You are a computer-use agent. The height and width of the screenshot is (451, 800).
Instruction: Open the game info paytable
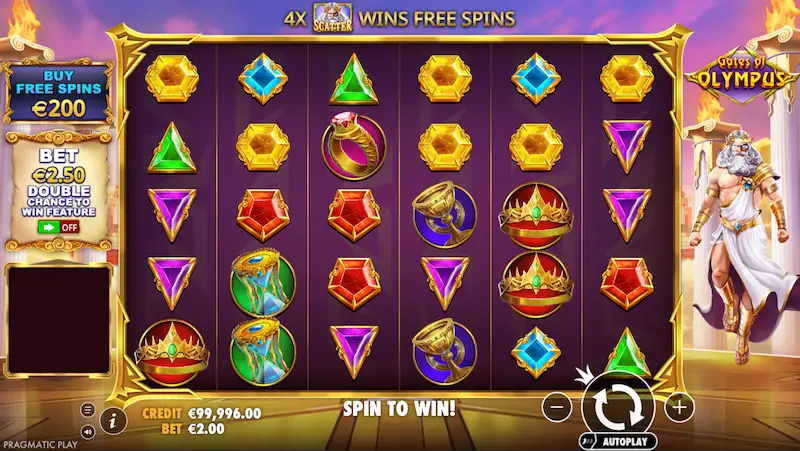coord(111,417)
